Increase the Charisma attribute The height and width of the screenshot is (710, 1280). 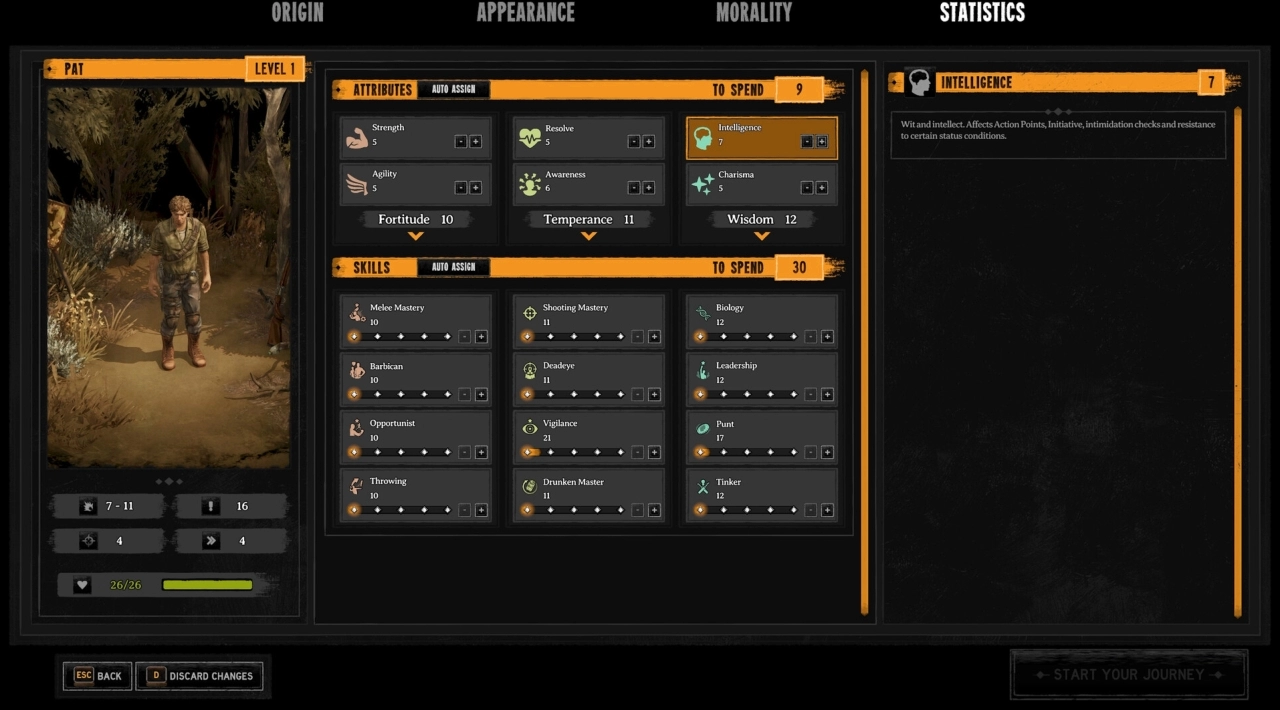click(821, 188)
